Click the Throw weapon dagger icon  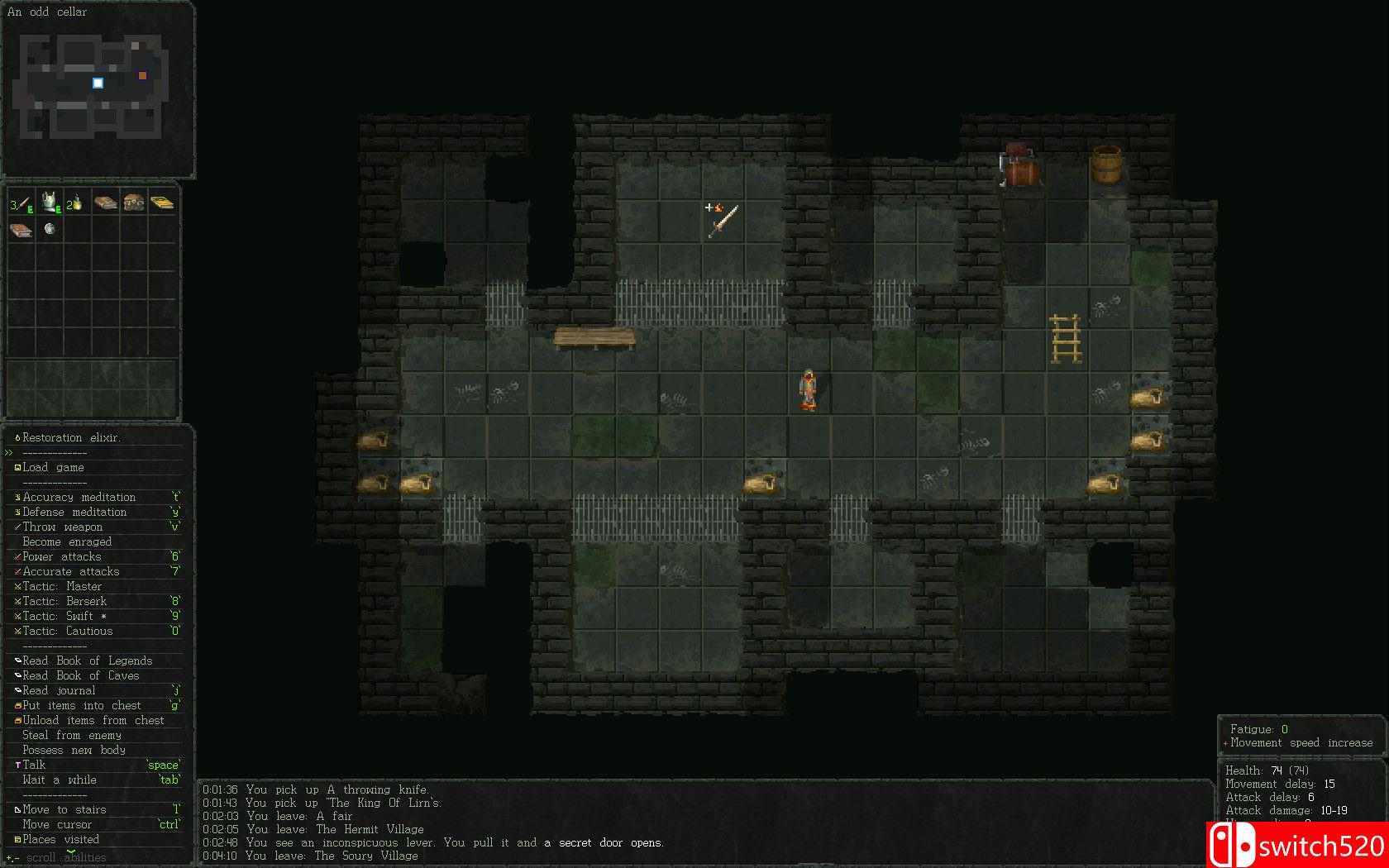tap(17, 527)
